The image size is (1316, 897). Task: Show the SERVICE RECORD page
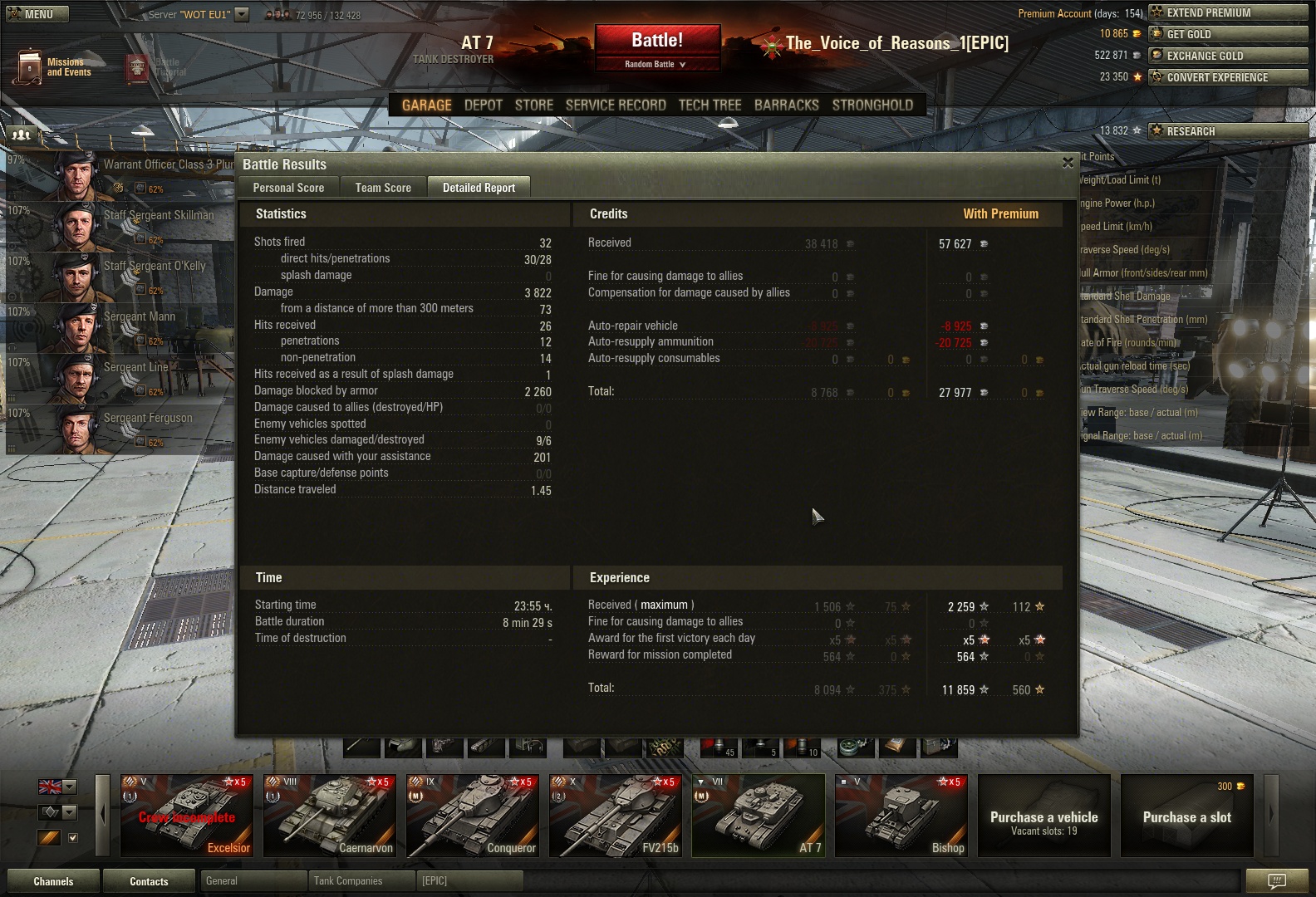(x=616, y=105)
